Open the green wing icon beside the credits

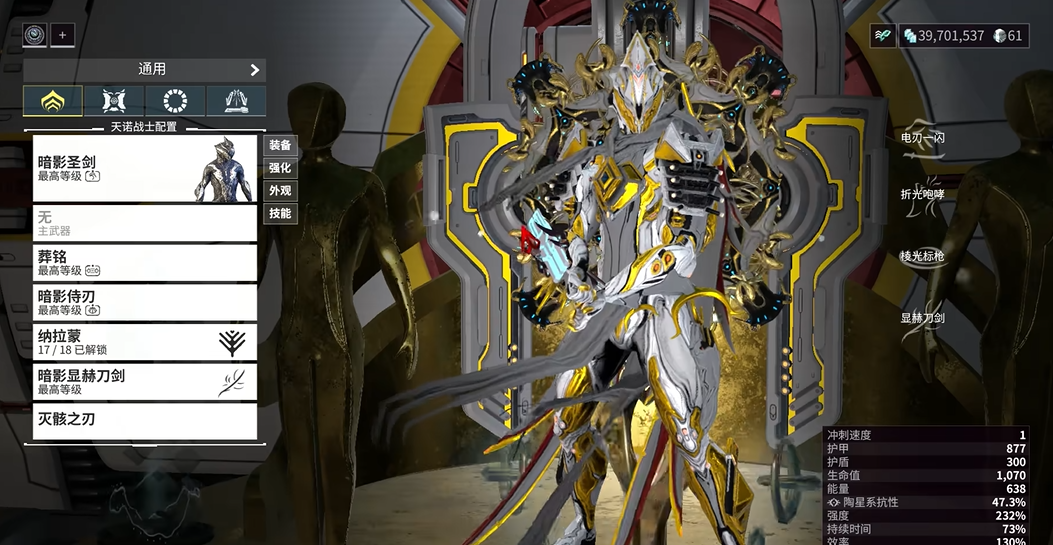(882, 35)
